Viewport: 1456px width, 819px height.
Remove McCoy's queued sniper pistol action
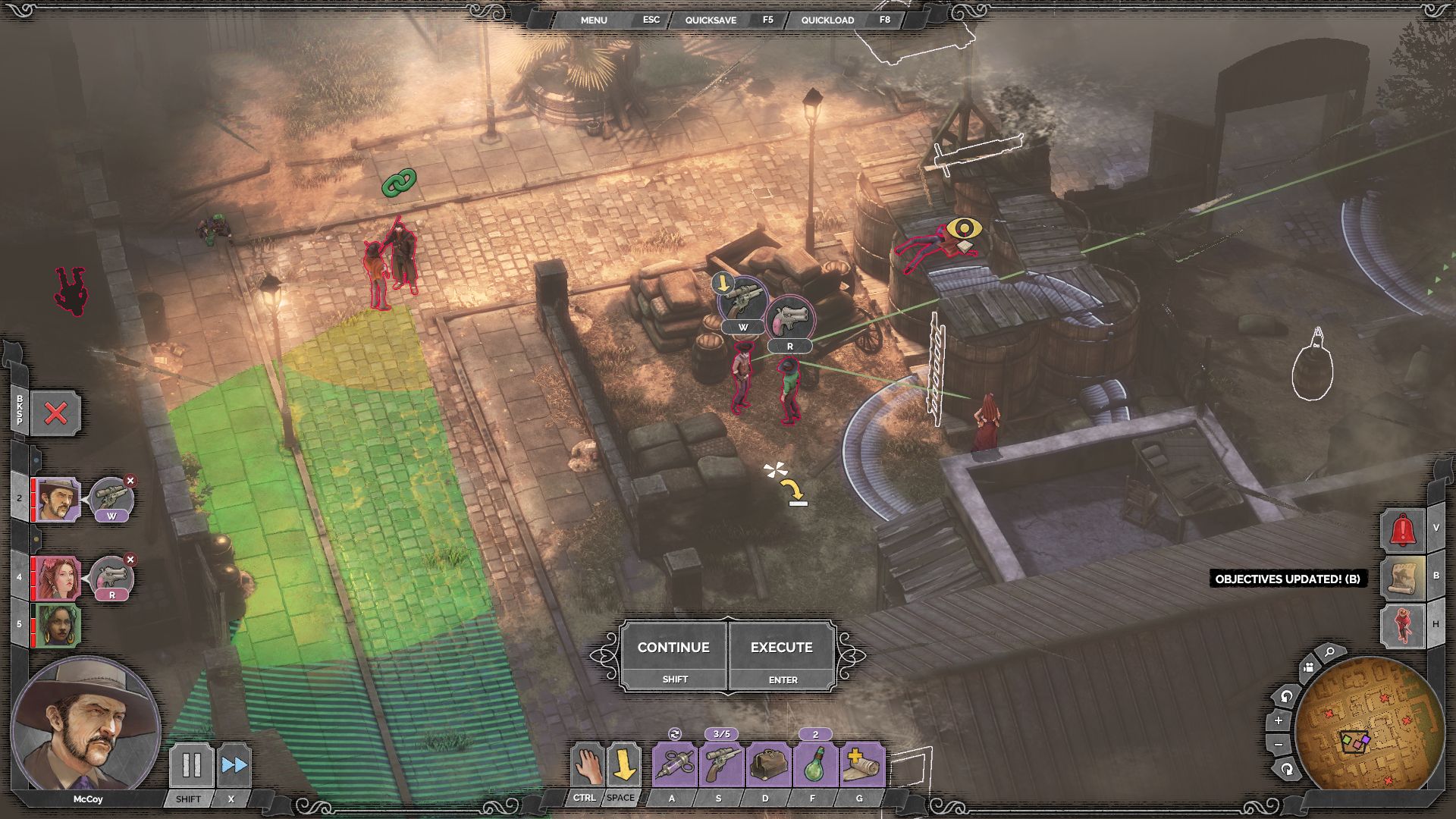(x=130, y=481)
